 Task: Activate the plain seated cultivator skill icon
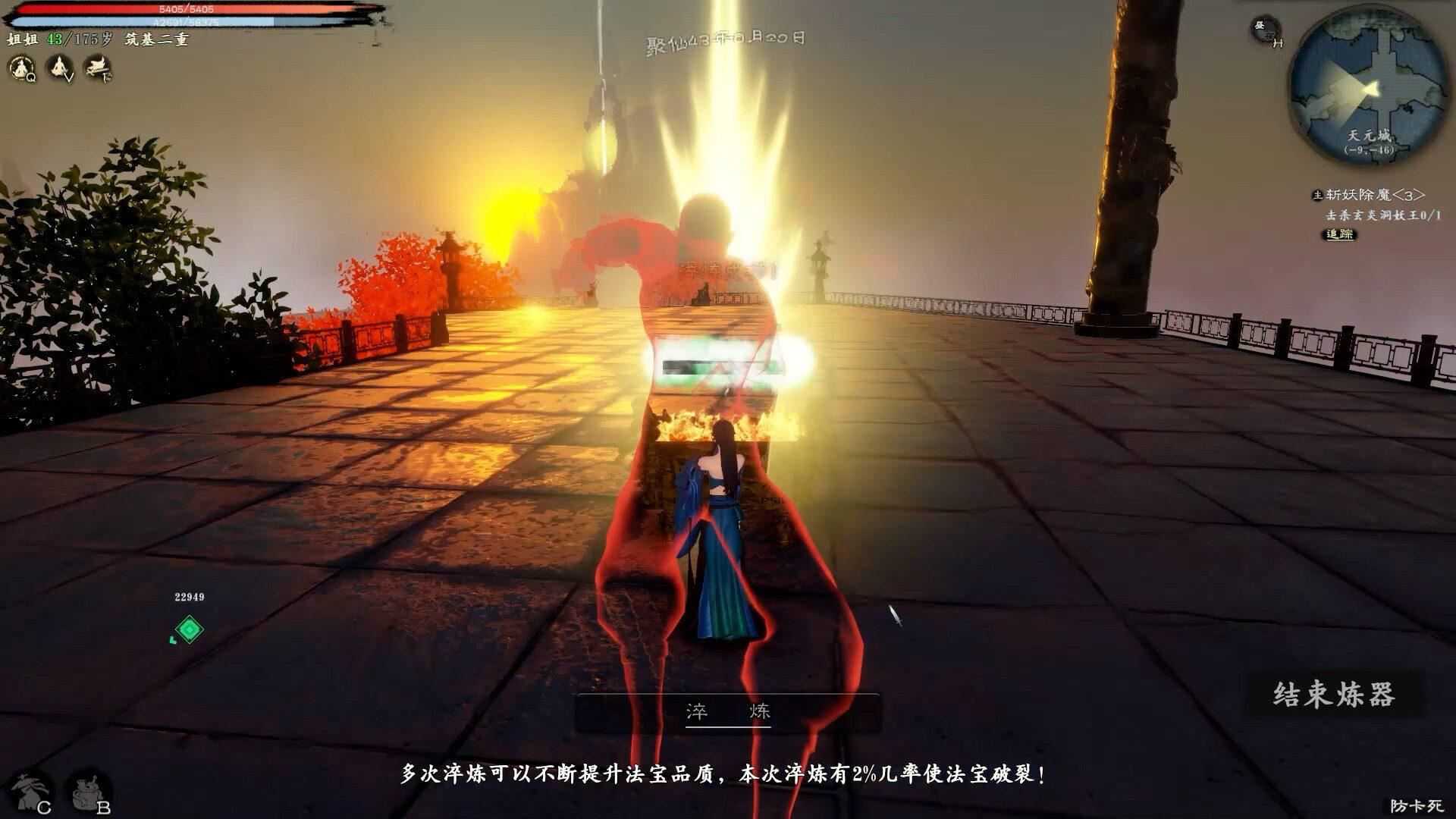pyautogui.click(x=58, y=68)
